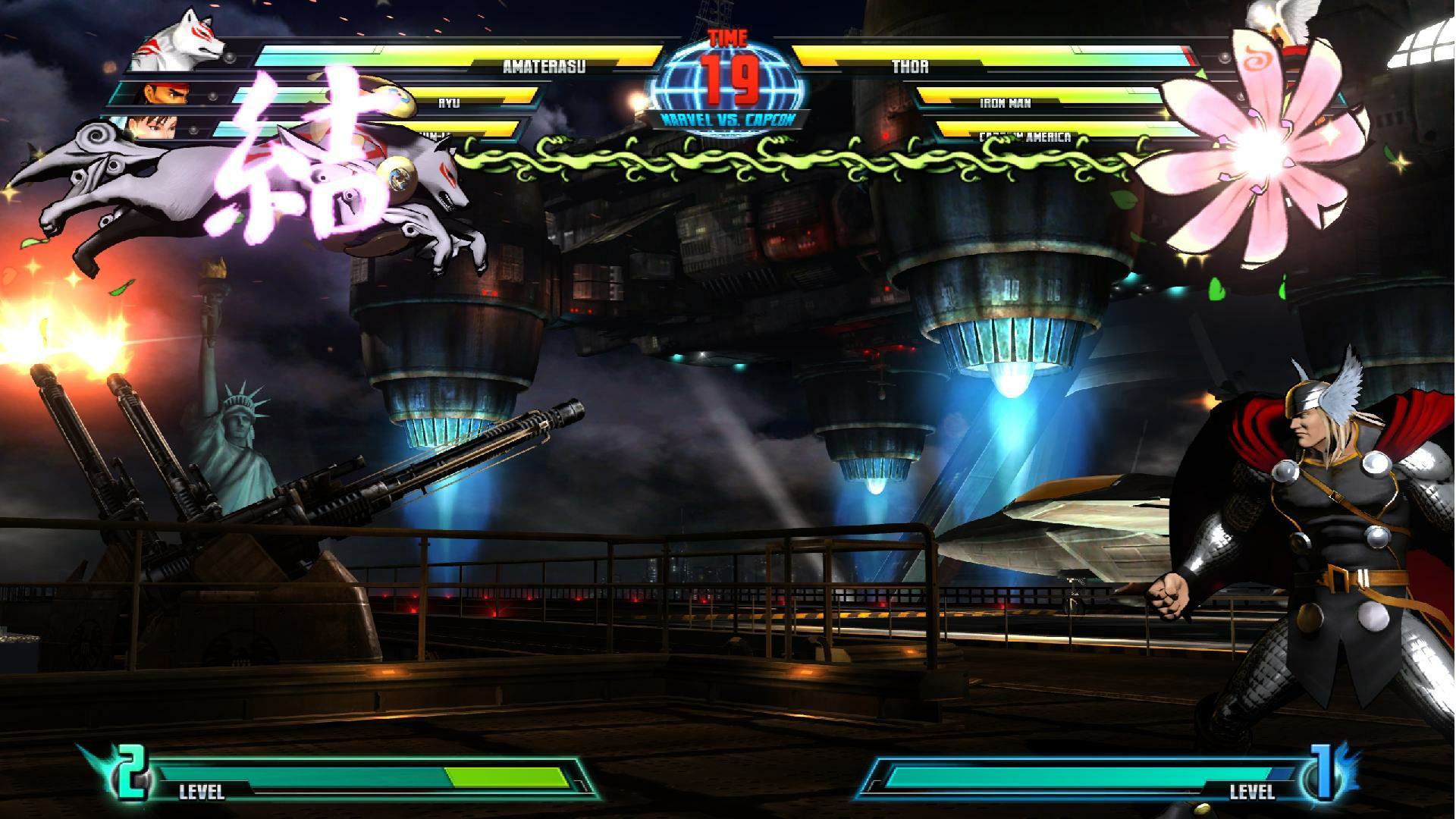Select the AMATERASU name tab

[544, 67]
